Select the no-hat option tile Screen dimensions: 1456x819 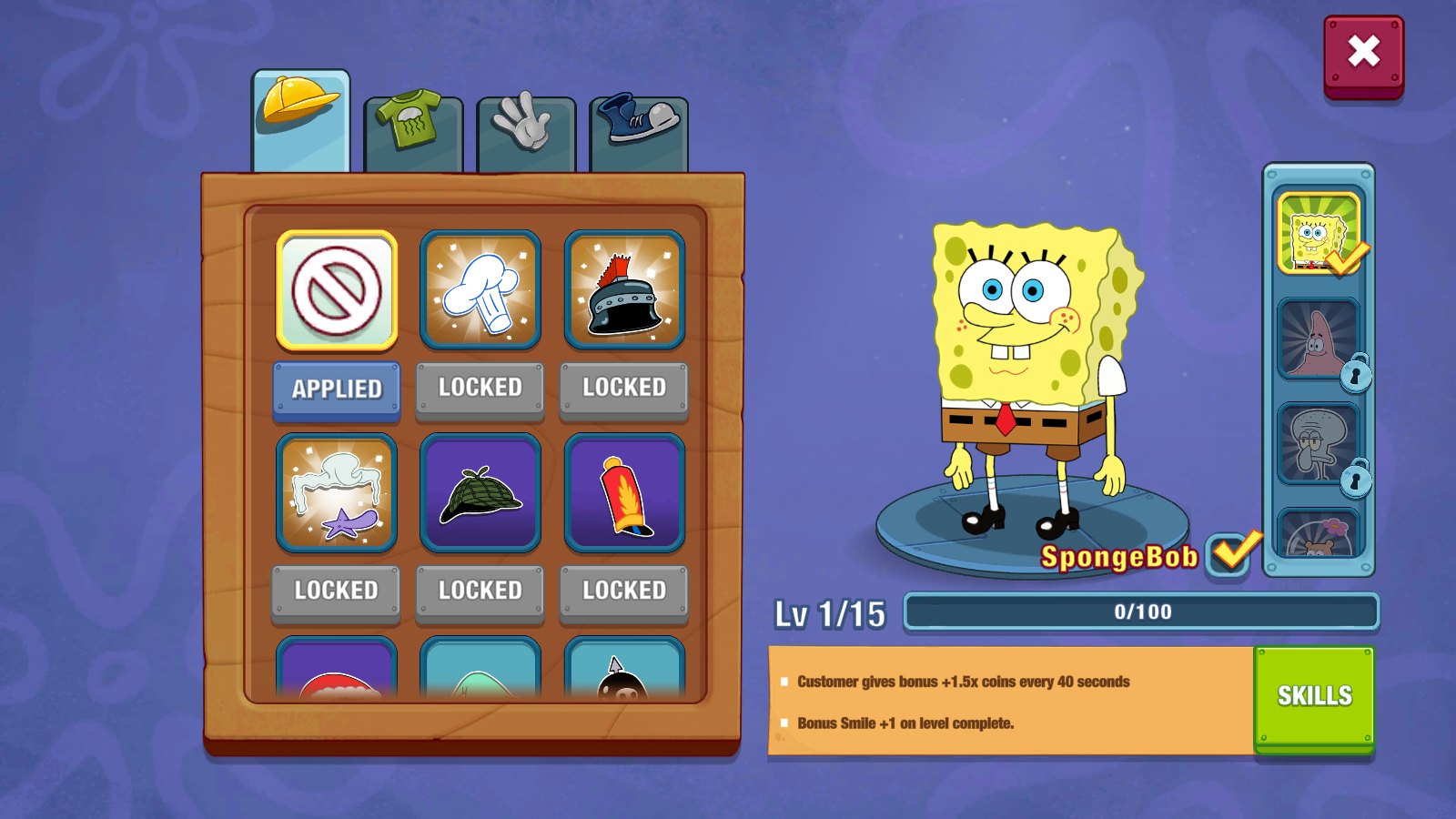[x=337, y=290]
